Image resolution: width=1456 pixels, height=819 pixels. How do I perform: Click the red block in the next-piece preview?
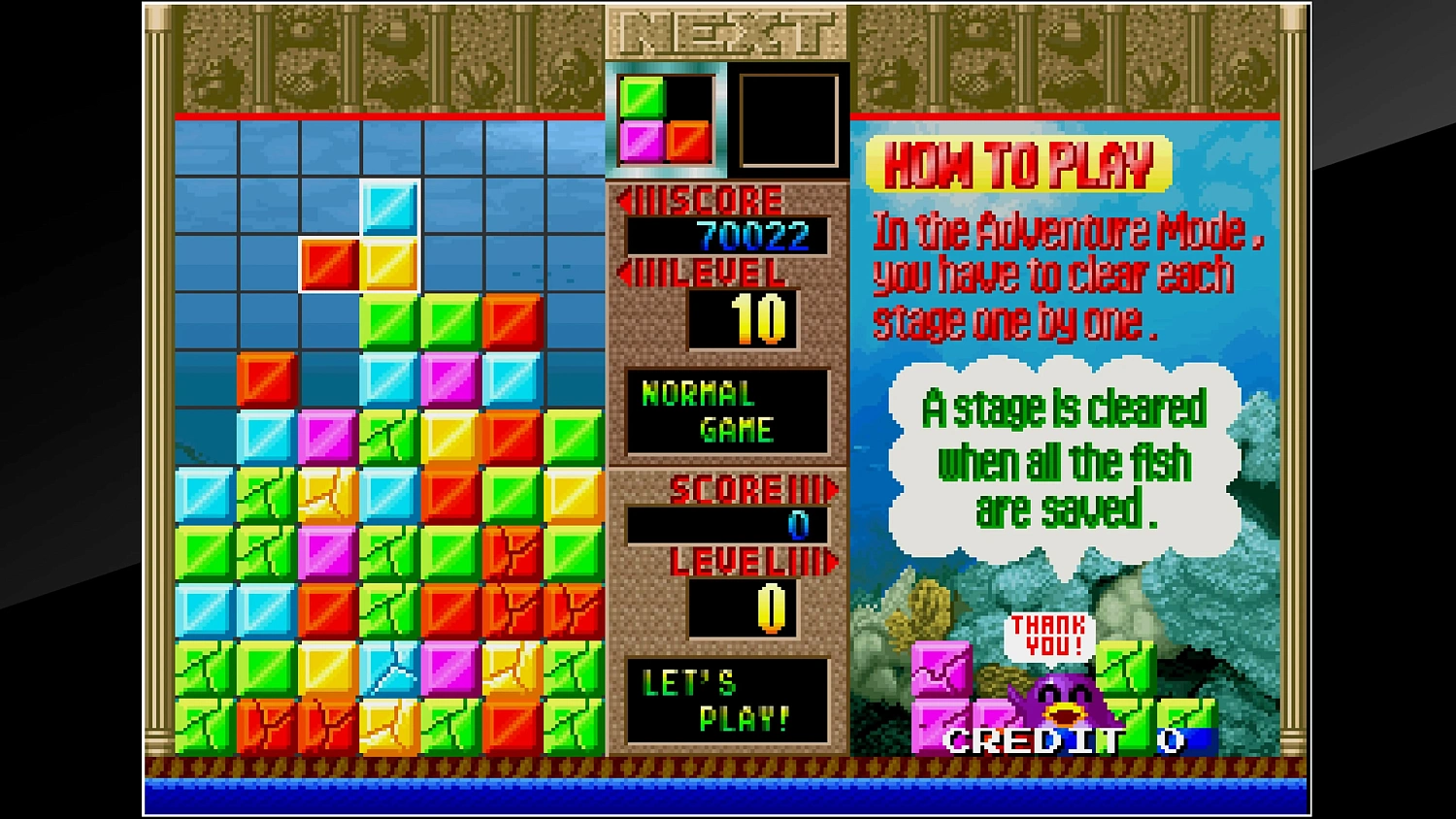coord(689,141)
